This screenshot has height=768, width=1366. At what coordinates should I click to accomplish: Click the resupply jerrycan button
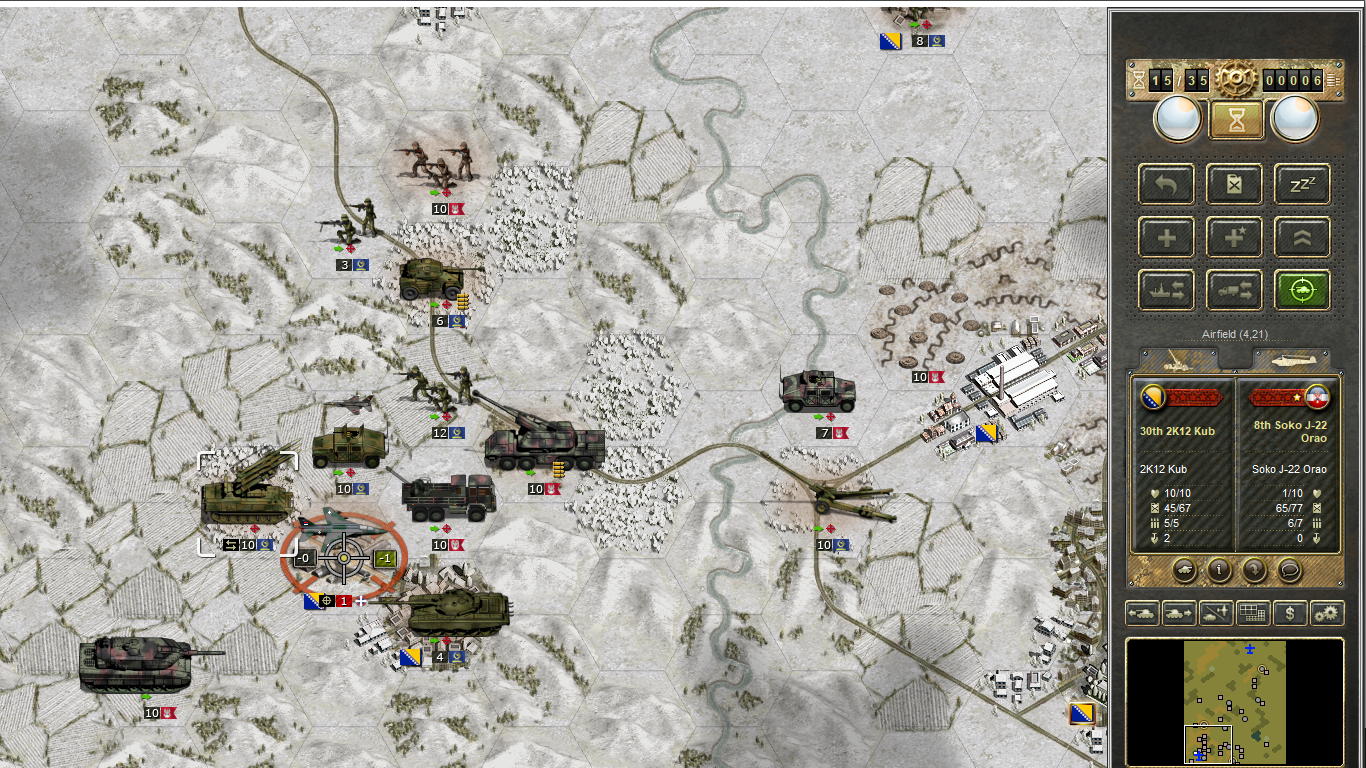1234,184
